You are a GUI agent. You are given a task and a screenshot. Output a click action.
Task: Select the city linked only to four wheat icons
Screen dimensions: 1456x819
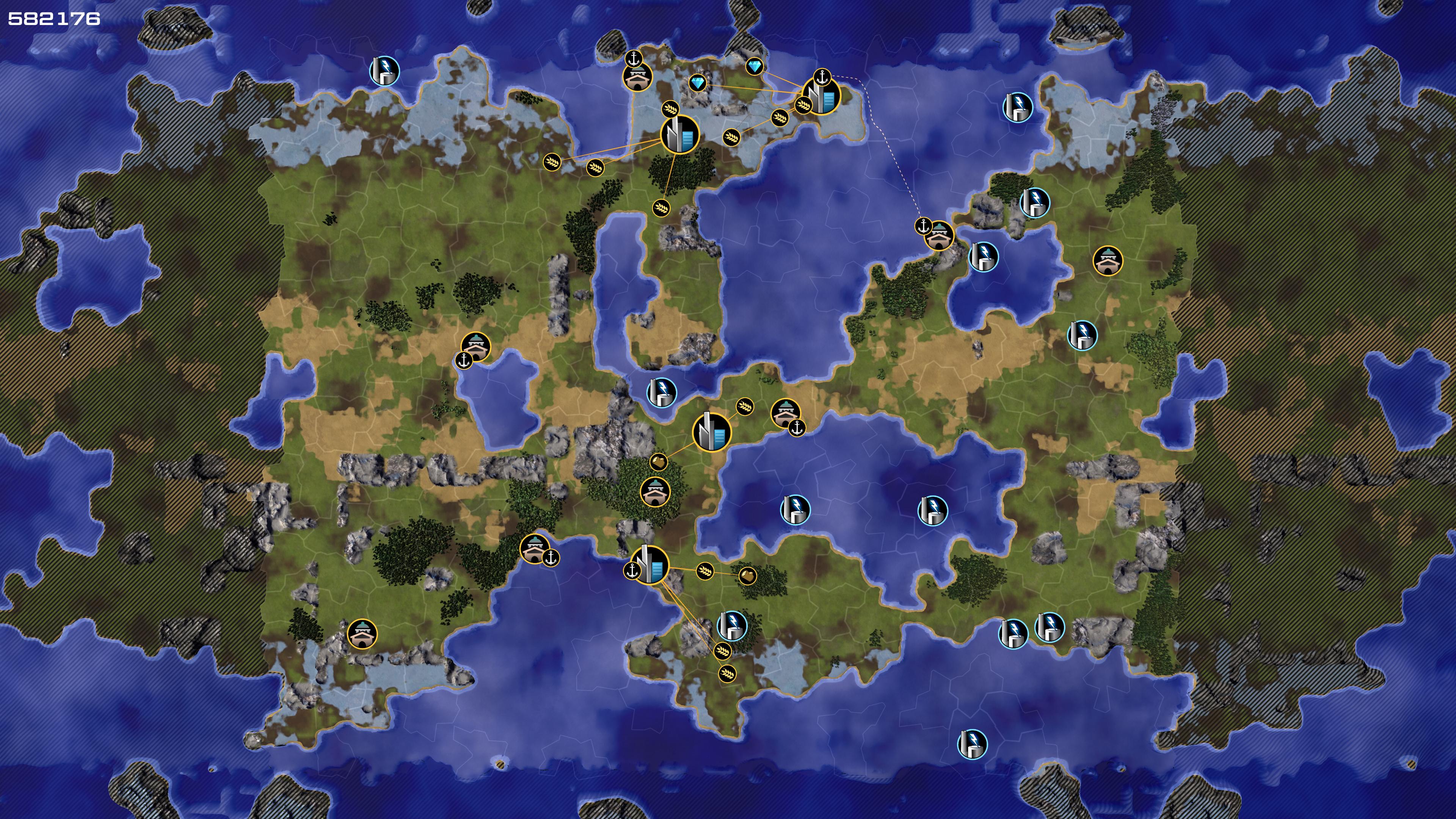pyautogui.click(x=679, y=135)
